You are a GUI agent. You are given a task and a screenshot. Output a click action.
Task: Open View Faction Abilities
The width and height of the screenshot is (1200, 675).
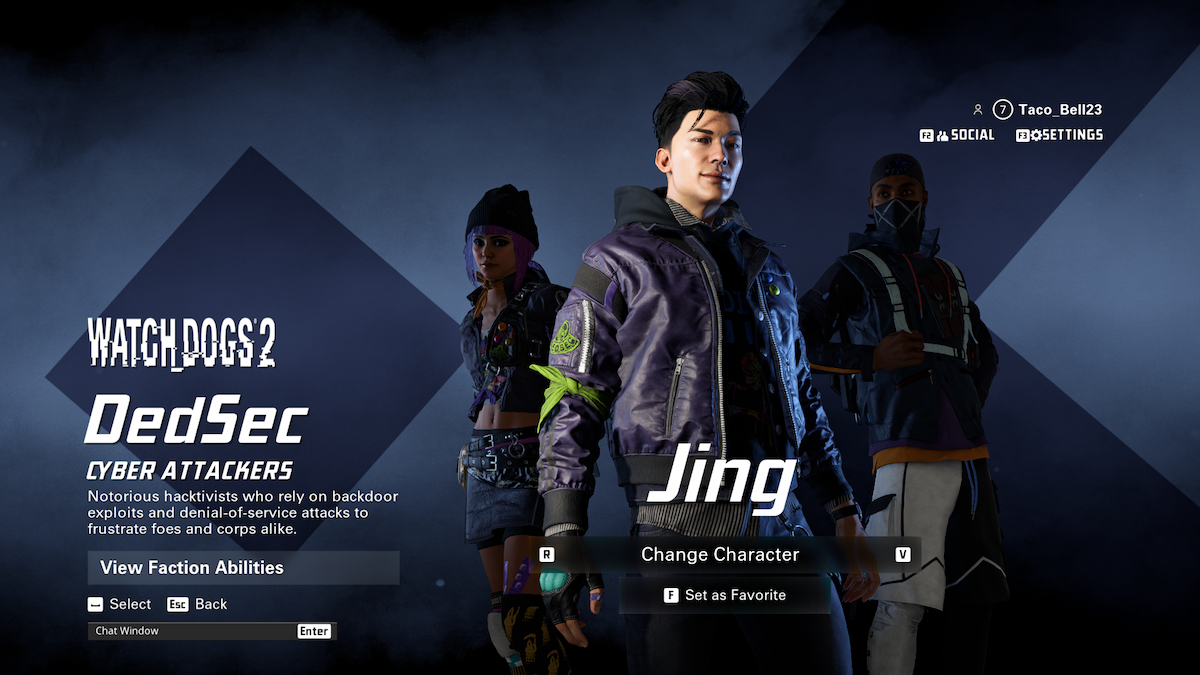[x=243, y=568]
